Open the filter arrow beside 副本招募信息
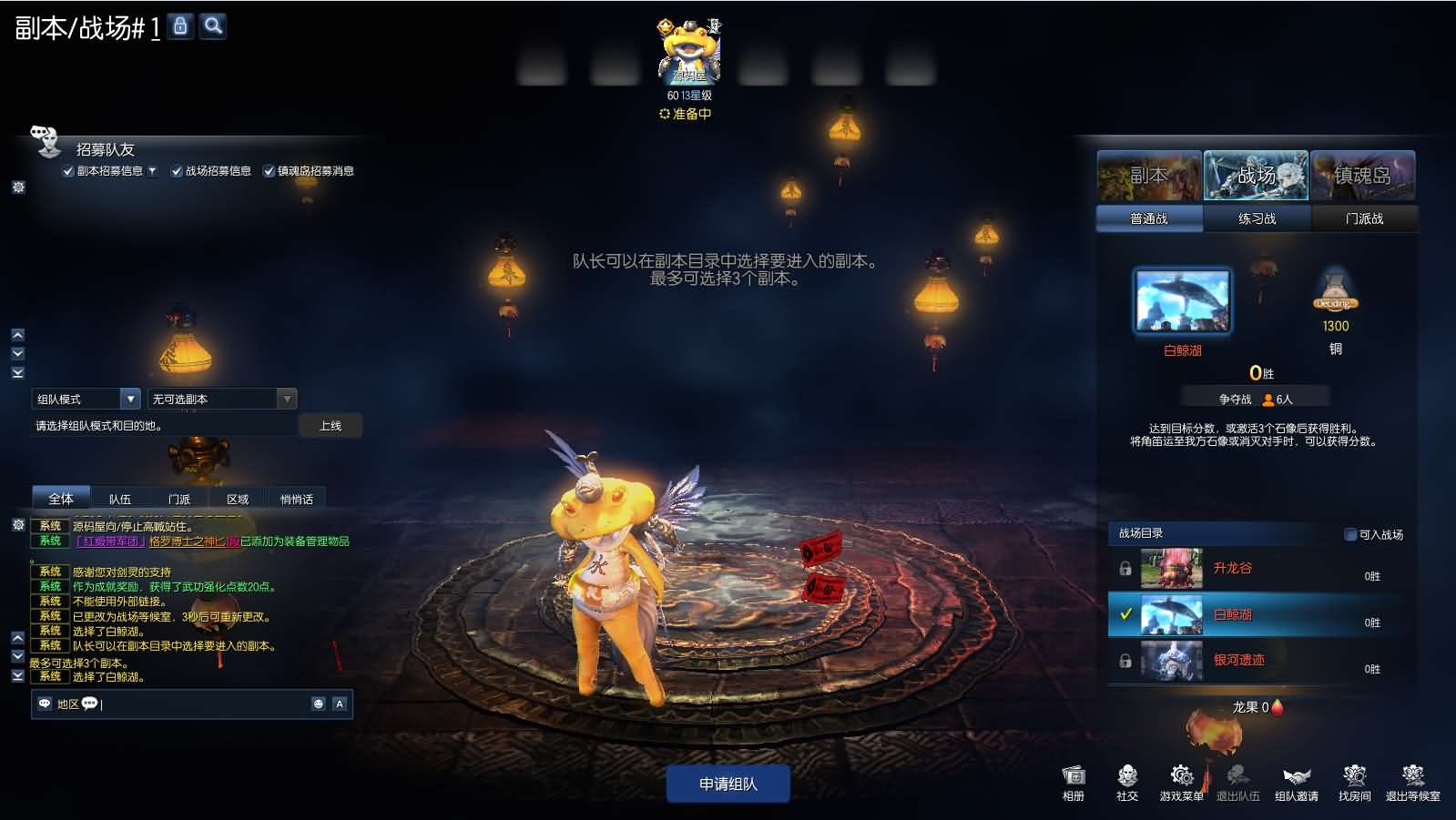Screen dimensions: 1456x820 pyautogui.click(x=152, y=170)
